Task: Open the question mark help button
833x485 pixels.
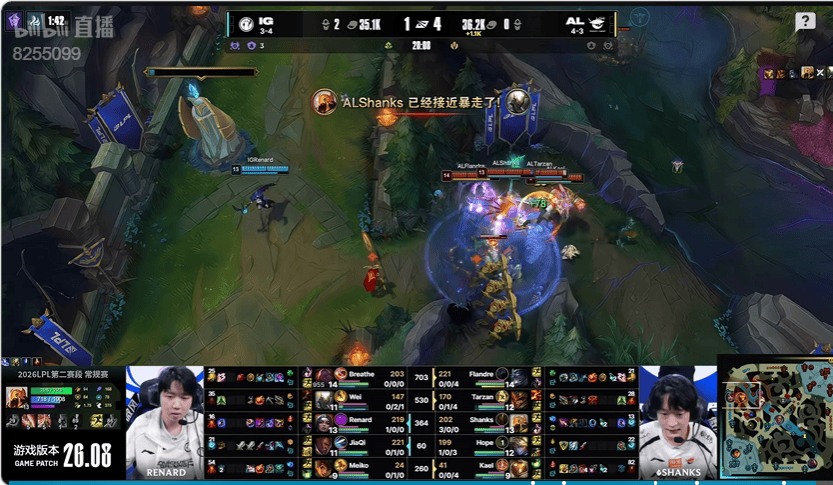Action: [x=805, y=21]
